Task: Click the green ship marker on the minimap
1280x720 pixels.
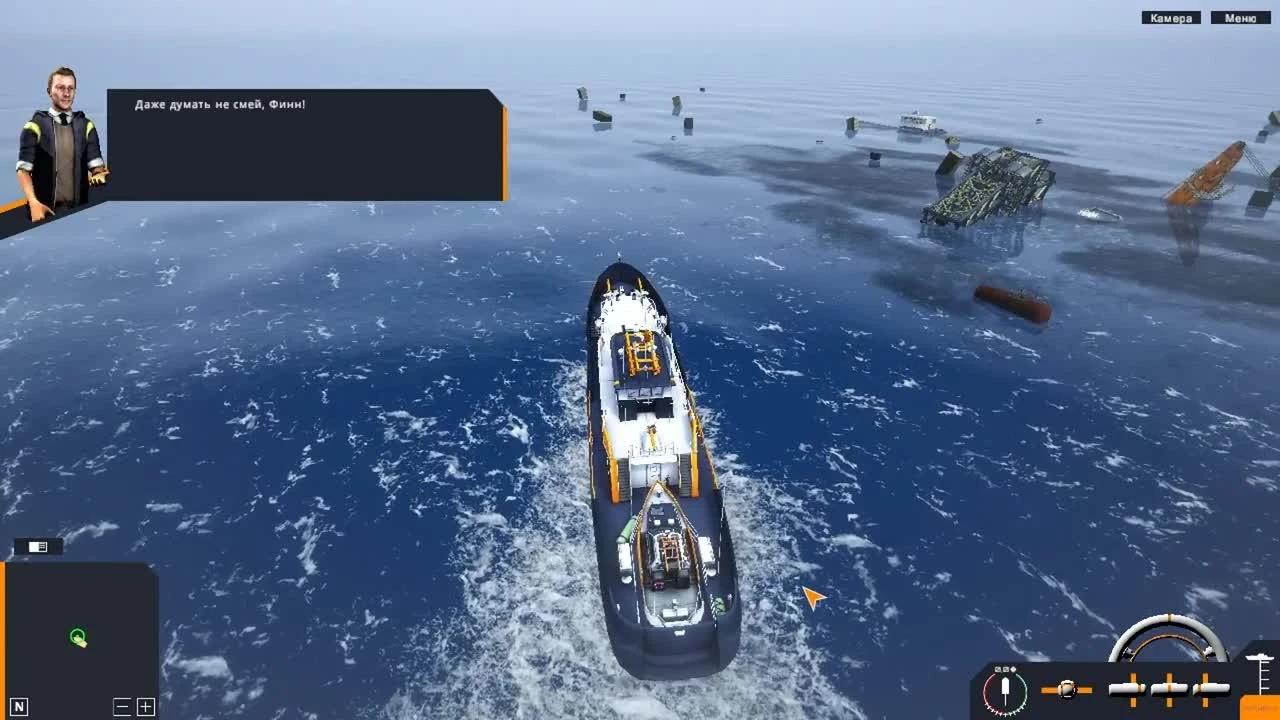Action: coord(78,637)
